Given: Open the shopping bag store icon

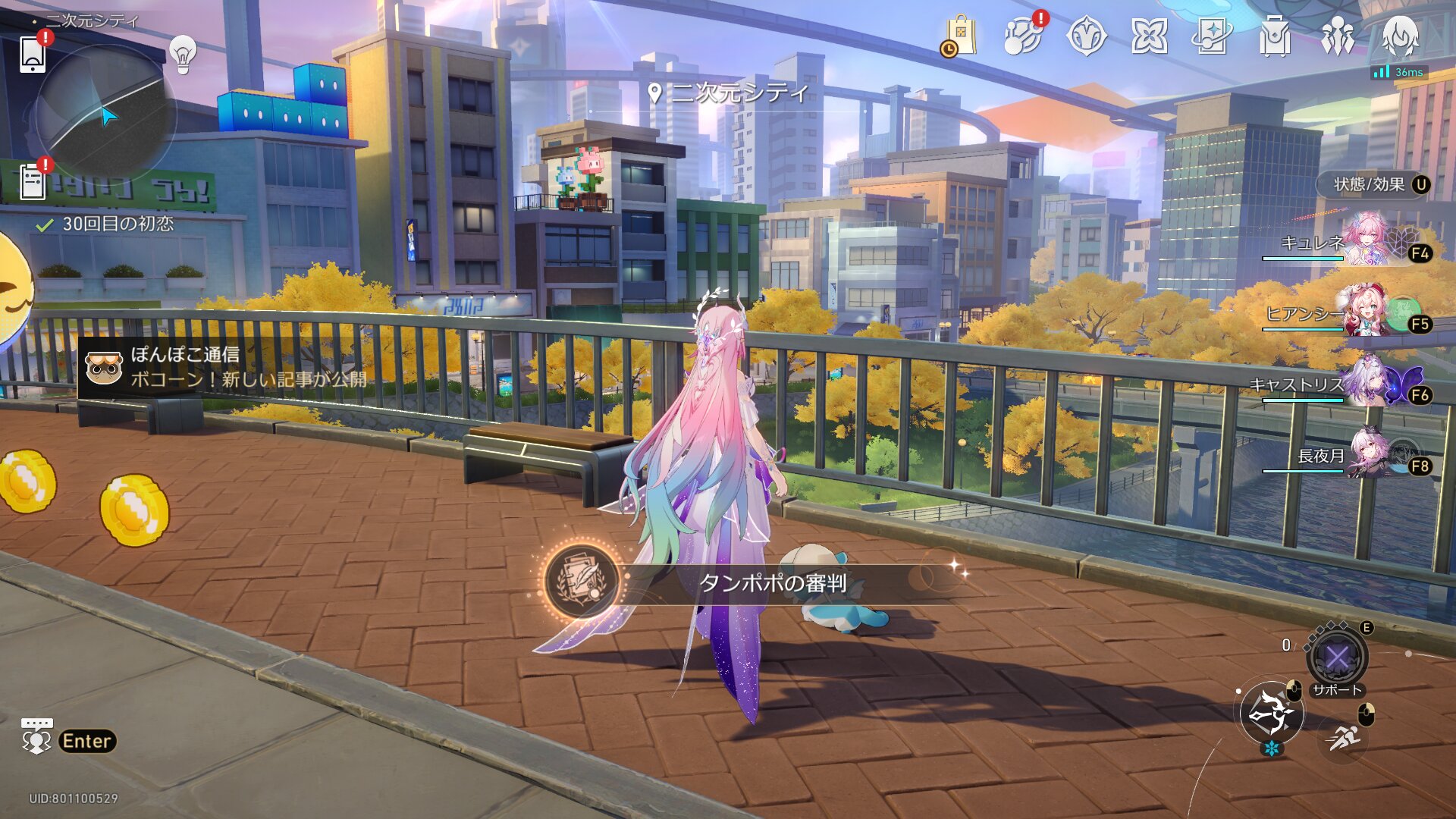Looking at the screenshot, I should click(x=960, y=36).
